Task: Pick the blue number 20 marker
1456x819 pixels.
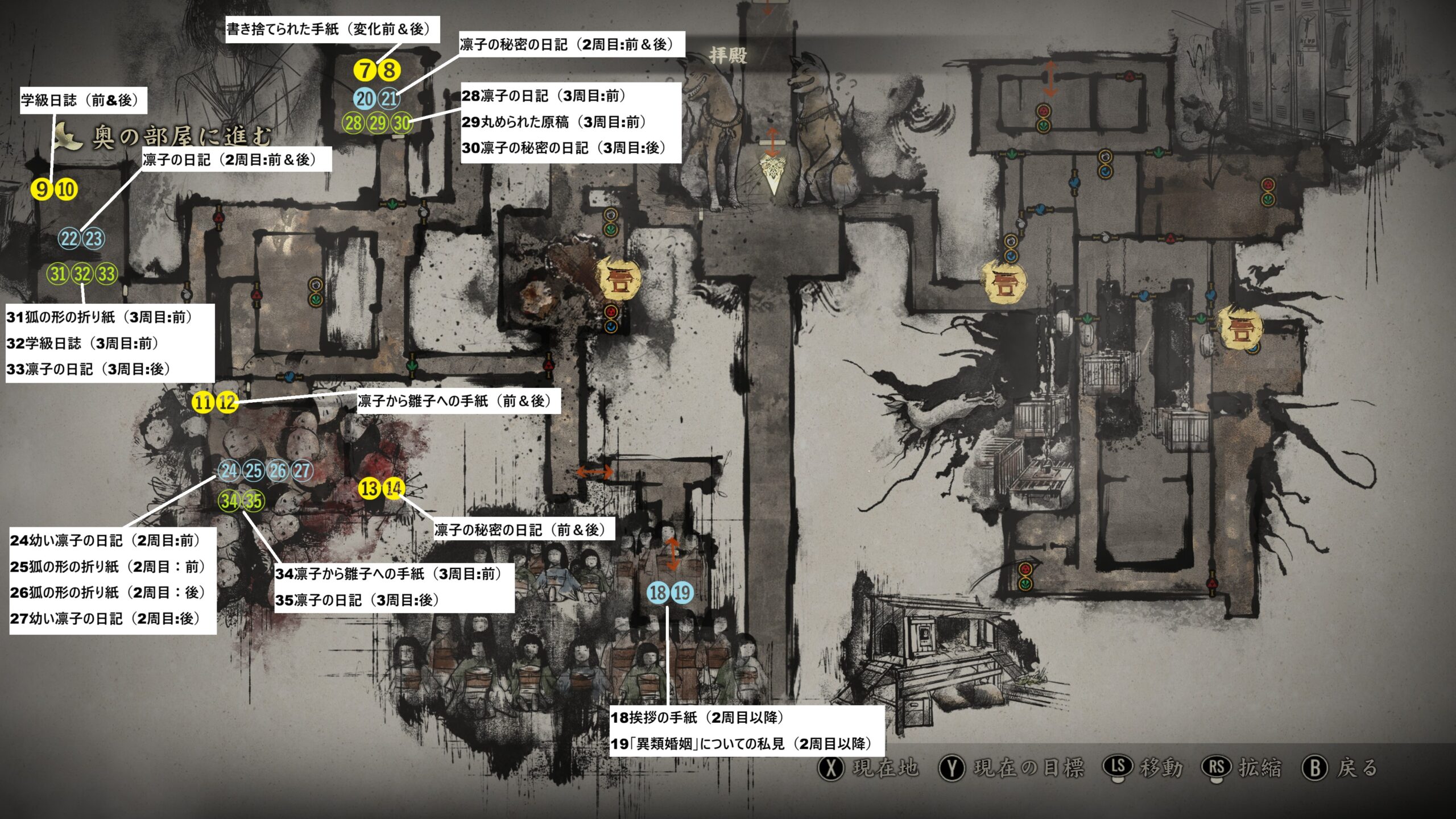Action: [x=365, y=99]
